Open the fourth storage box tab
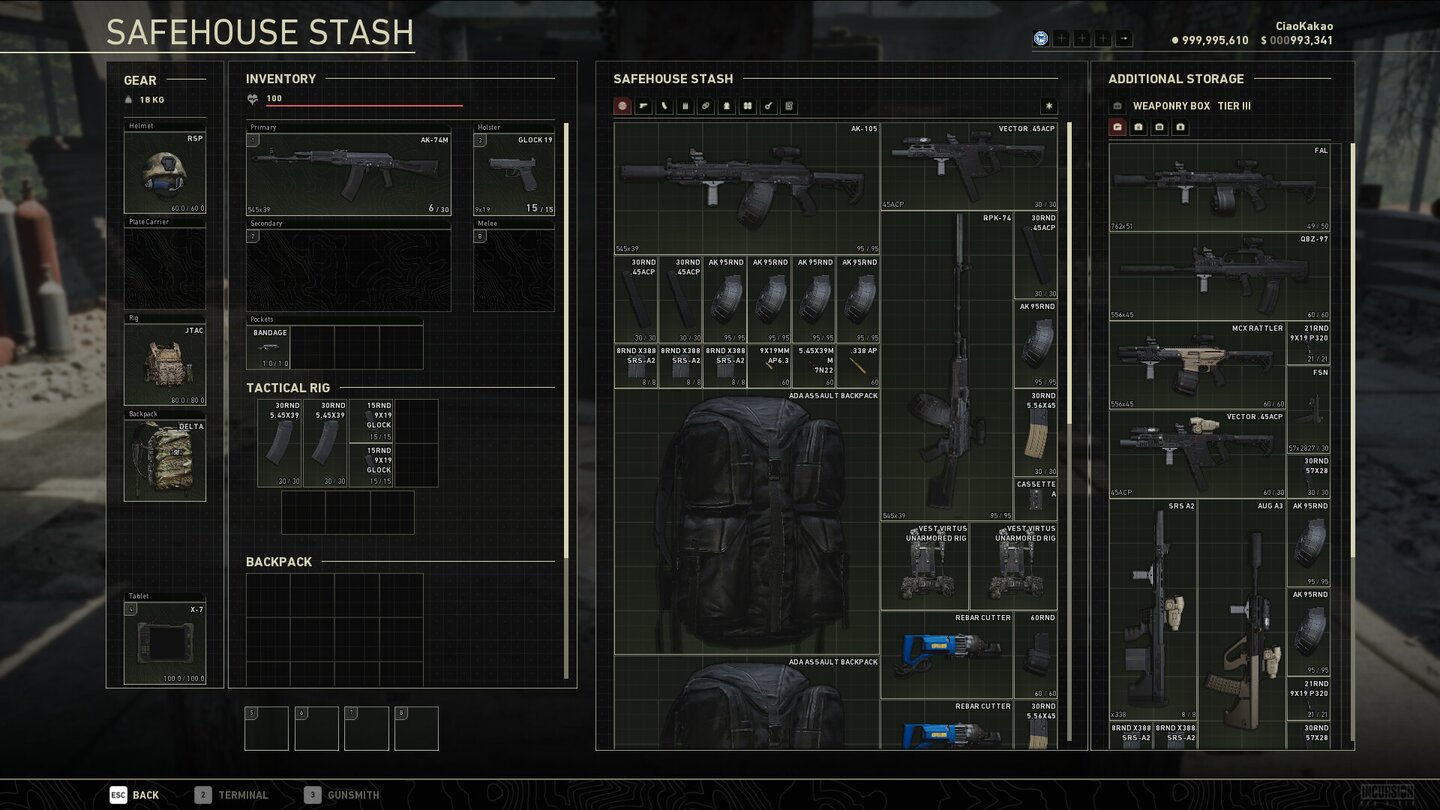 (1181, 127)
